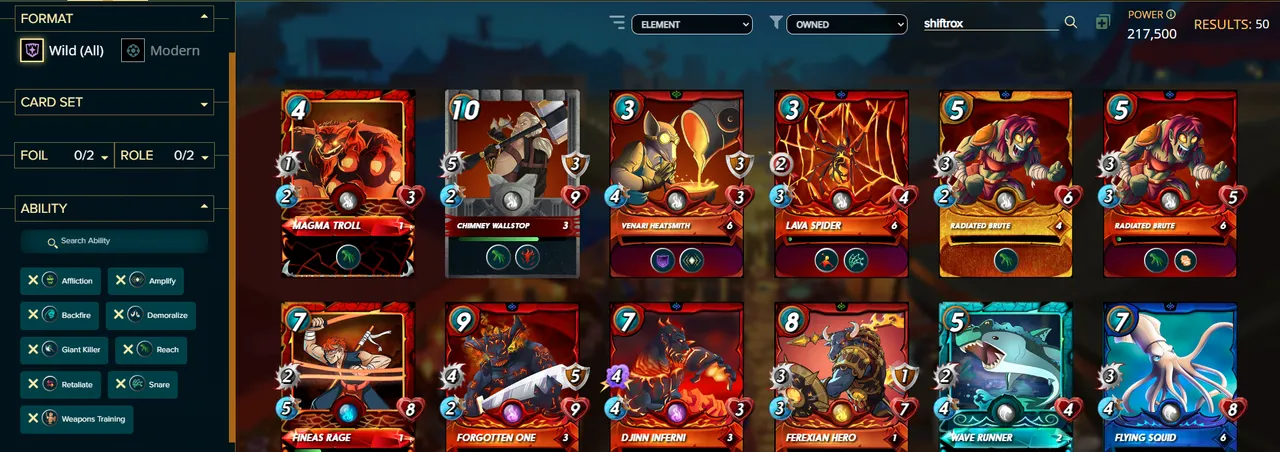Select the Wild (All) format
Viewport: 1280px width, 452px height.
(x=63, y=50)
